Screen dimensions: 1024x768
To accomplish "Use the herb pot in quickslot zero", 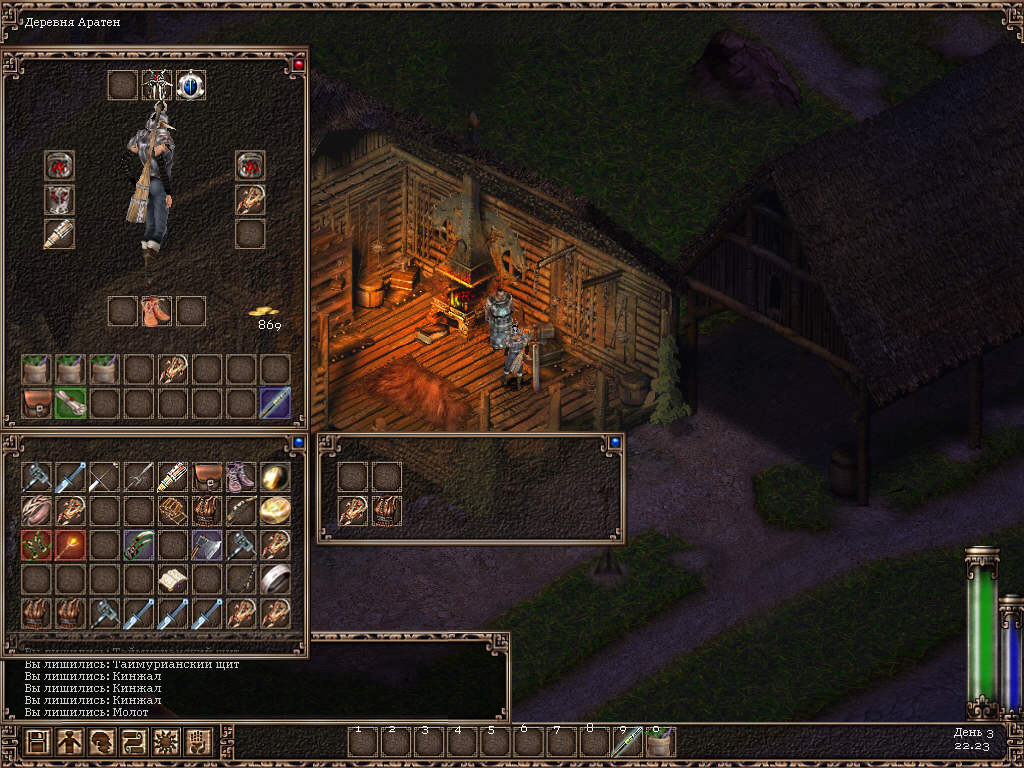I will [x=660, y=742].
